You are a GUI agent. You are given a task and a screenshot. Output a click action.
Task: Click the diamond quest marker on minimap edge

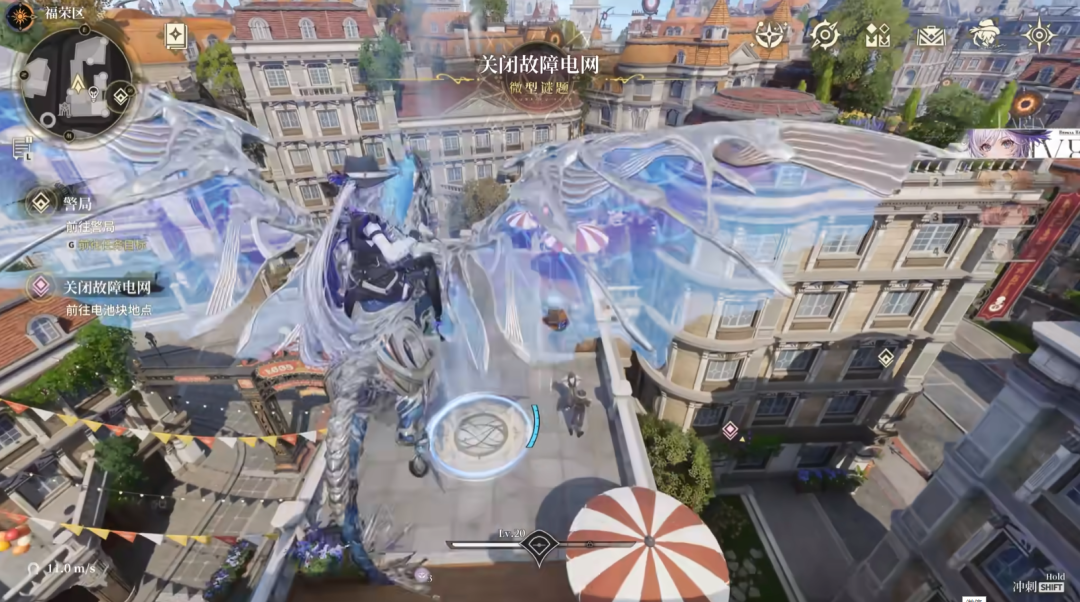[x=121, y=96]
